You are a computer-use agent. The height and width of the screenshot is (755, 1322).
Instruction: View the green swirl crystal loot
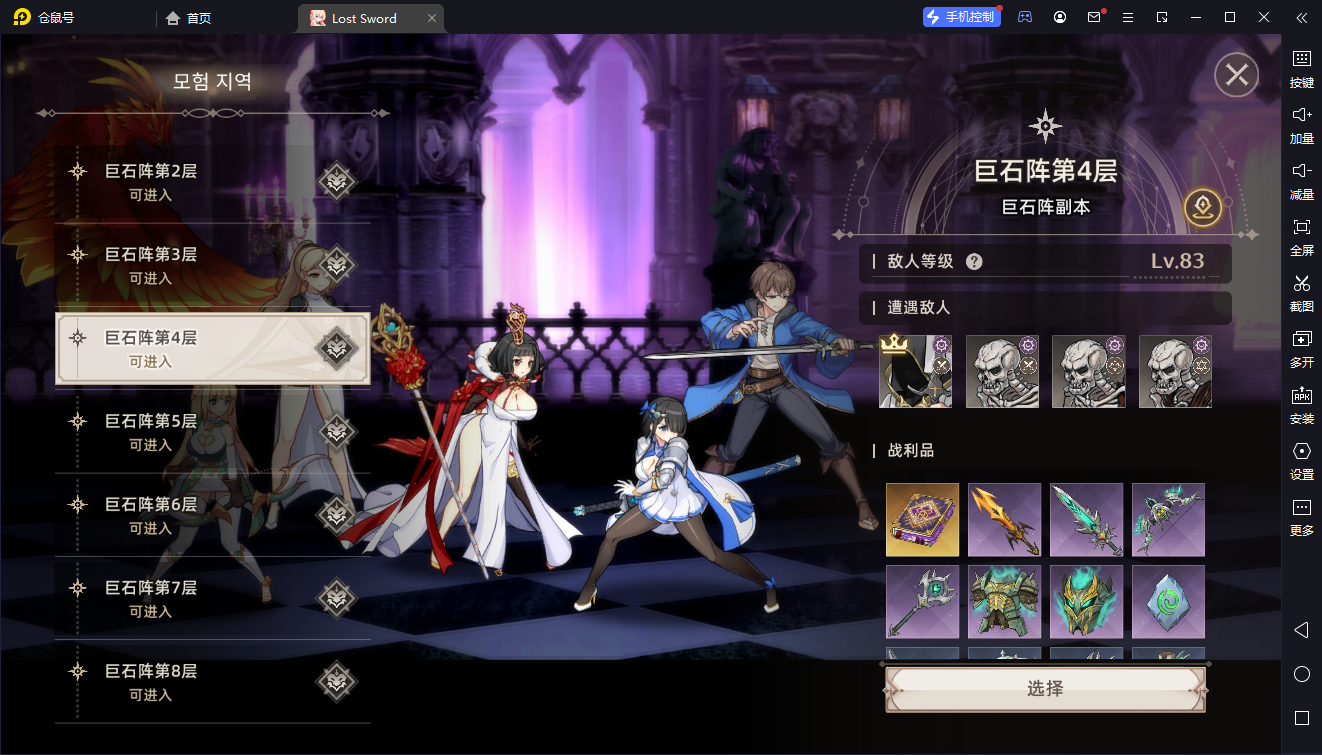[1168, 602]
